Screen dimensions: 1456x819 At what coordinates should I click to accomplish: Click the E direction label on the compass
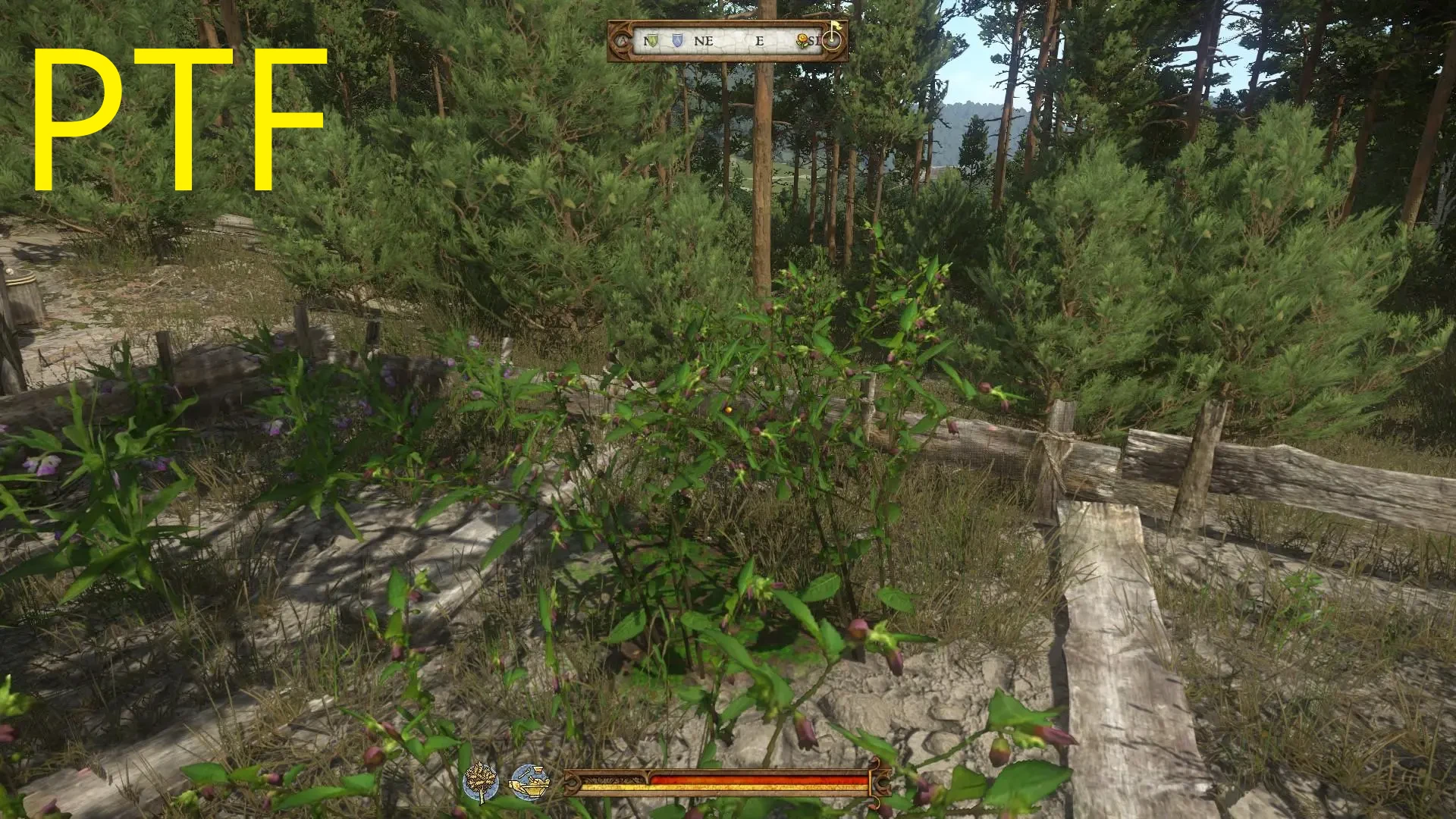click(760, 39)
